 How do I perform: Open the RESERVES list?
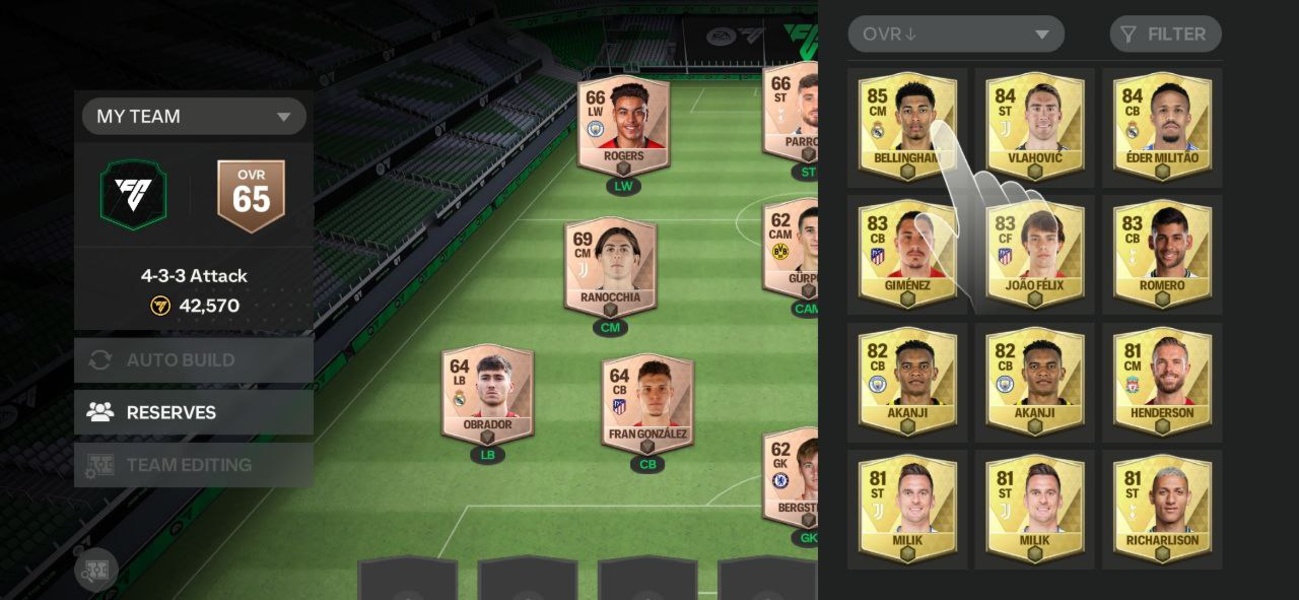click(x=194, y=412)
